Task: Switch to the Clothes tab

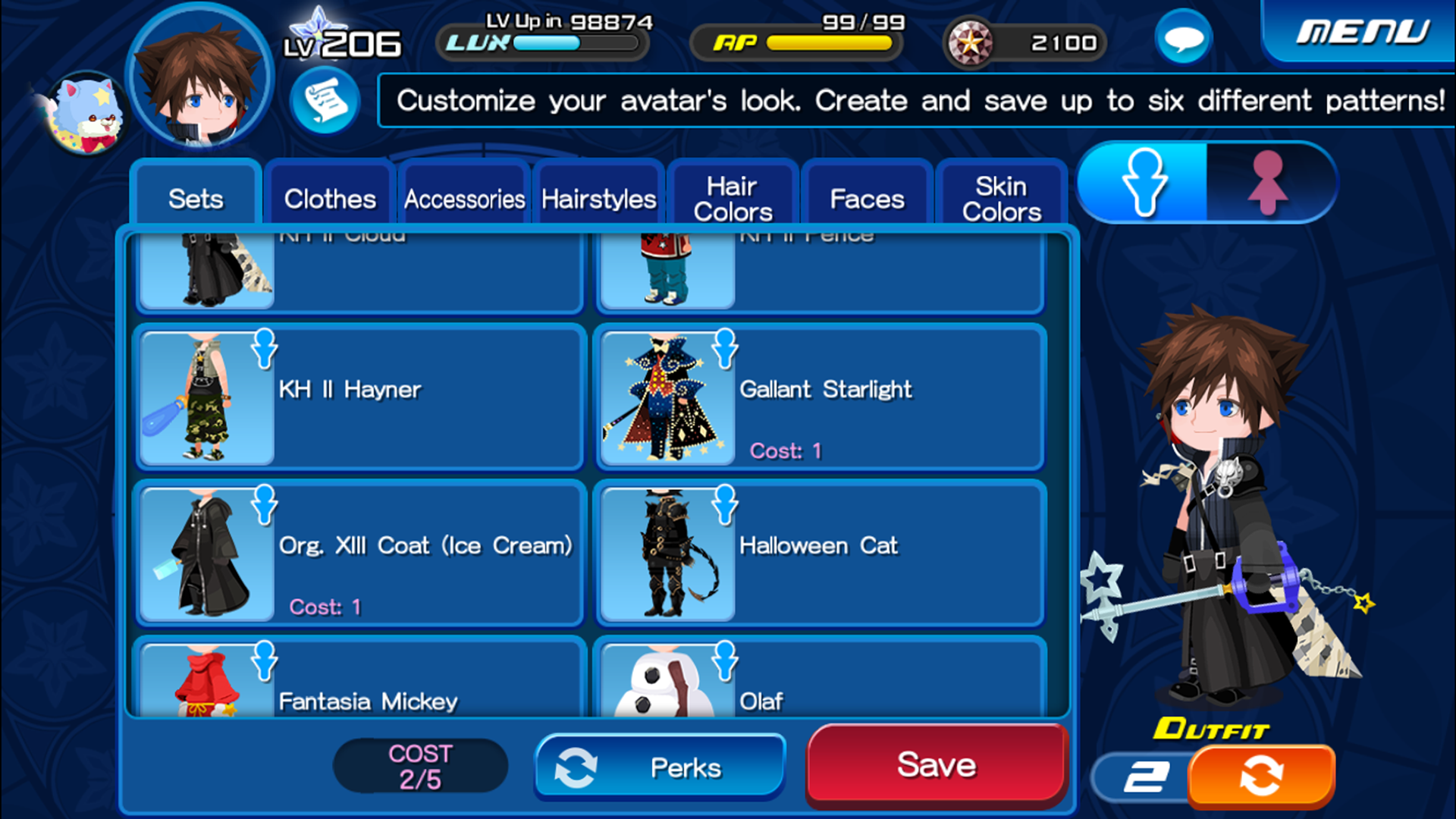Action: 328,197
